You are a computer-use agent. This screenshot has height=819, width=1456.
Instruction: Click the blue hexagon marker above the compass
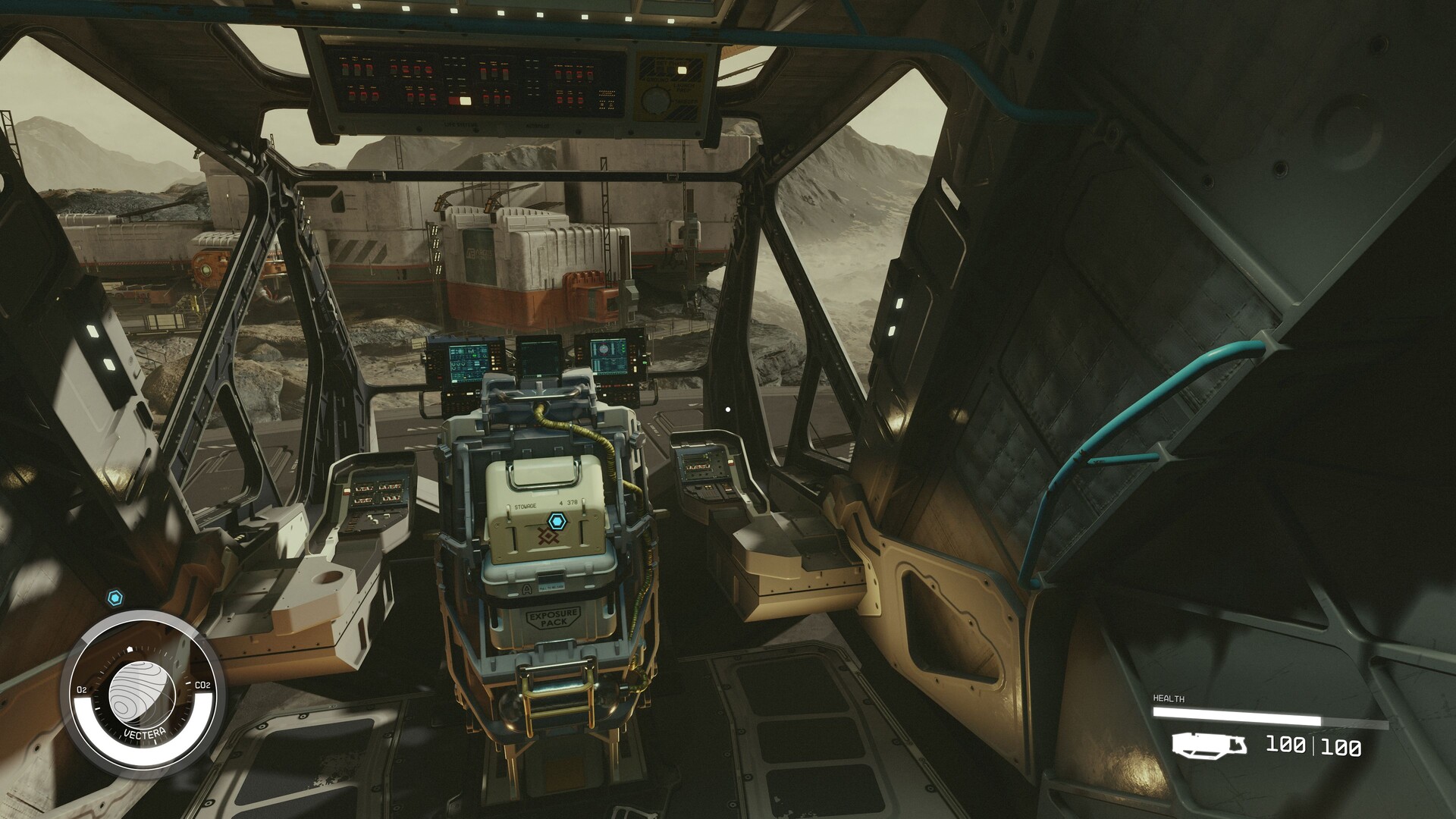(x=115, y=598)
